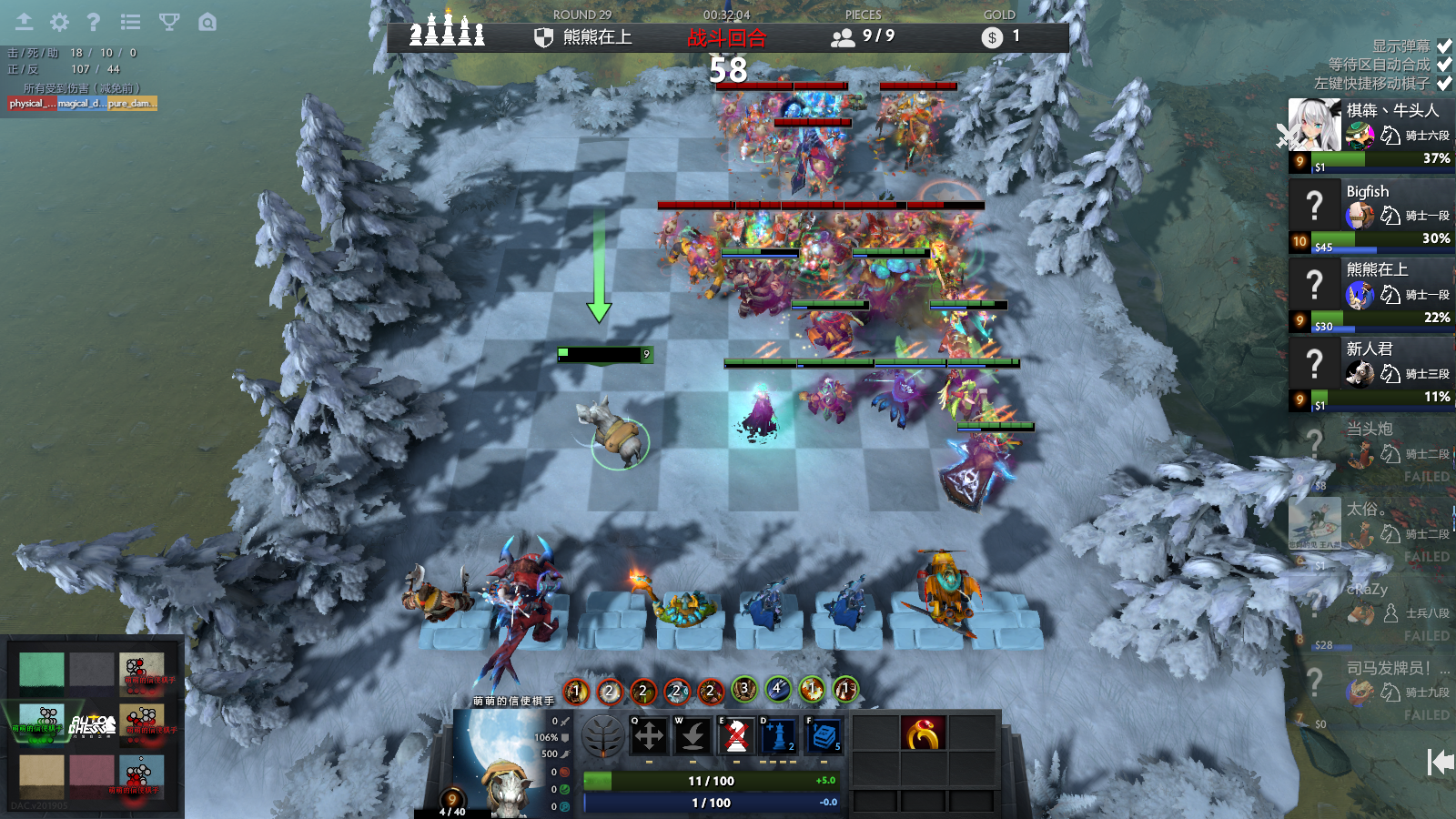Open the trophy leaderboard icon
1456x819 pixels.
pos(169,22)
